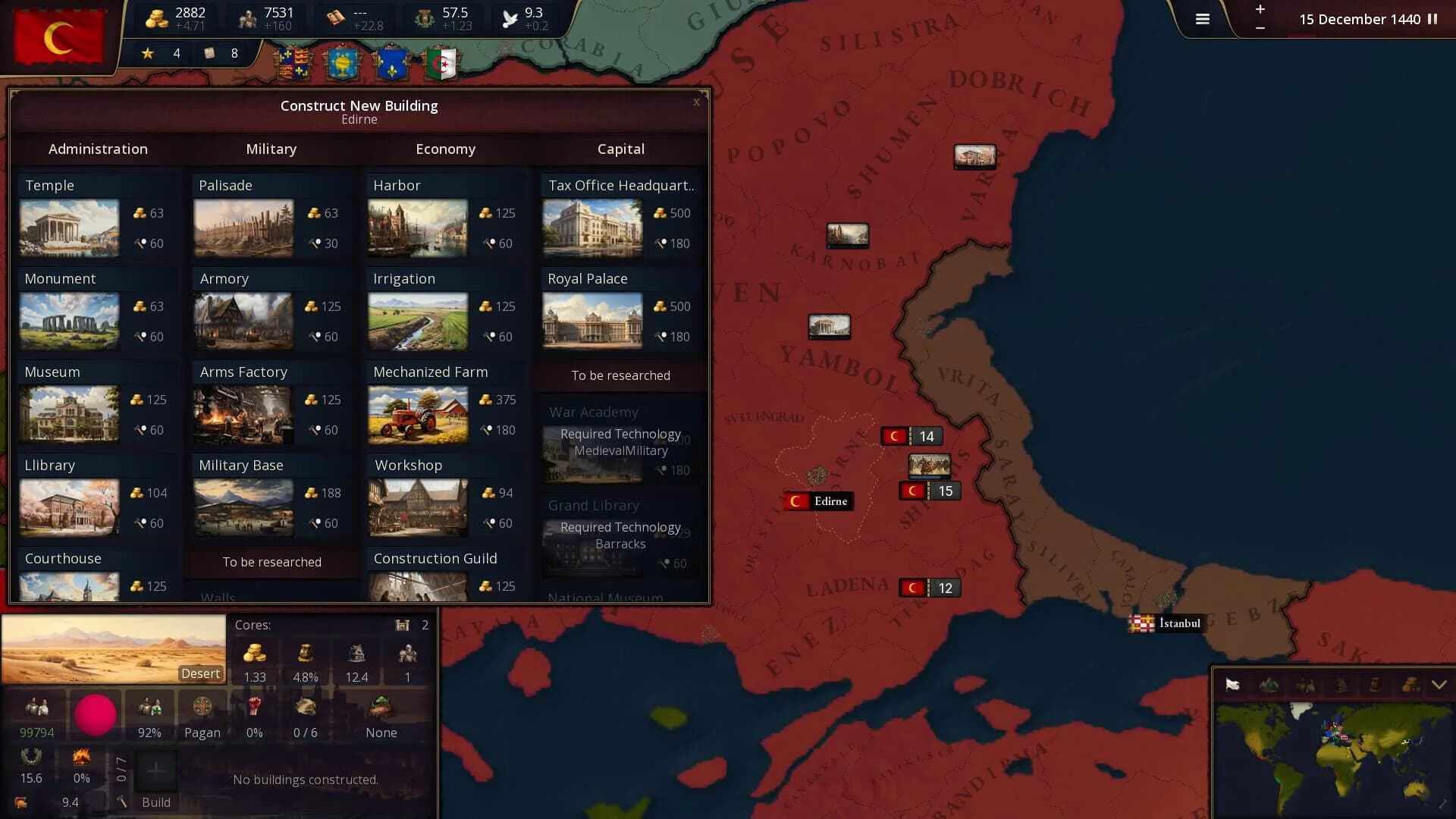Viewport: 1456px width, 819px height.
Task: Open the prestige dove icon
Action: tap(508, 17)
